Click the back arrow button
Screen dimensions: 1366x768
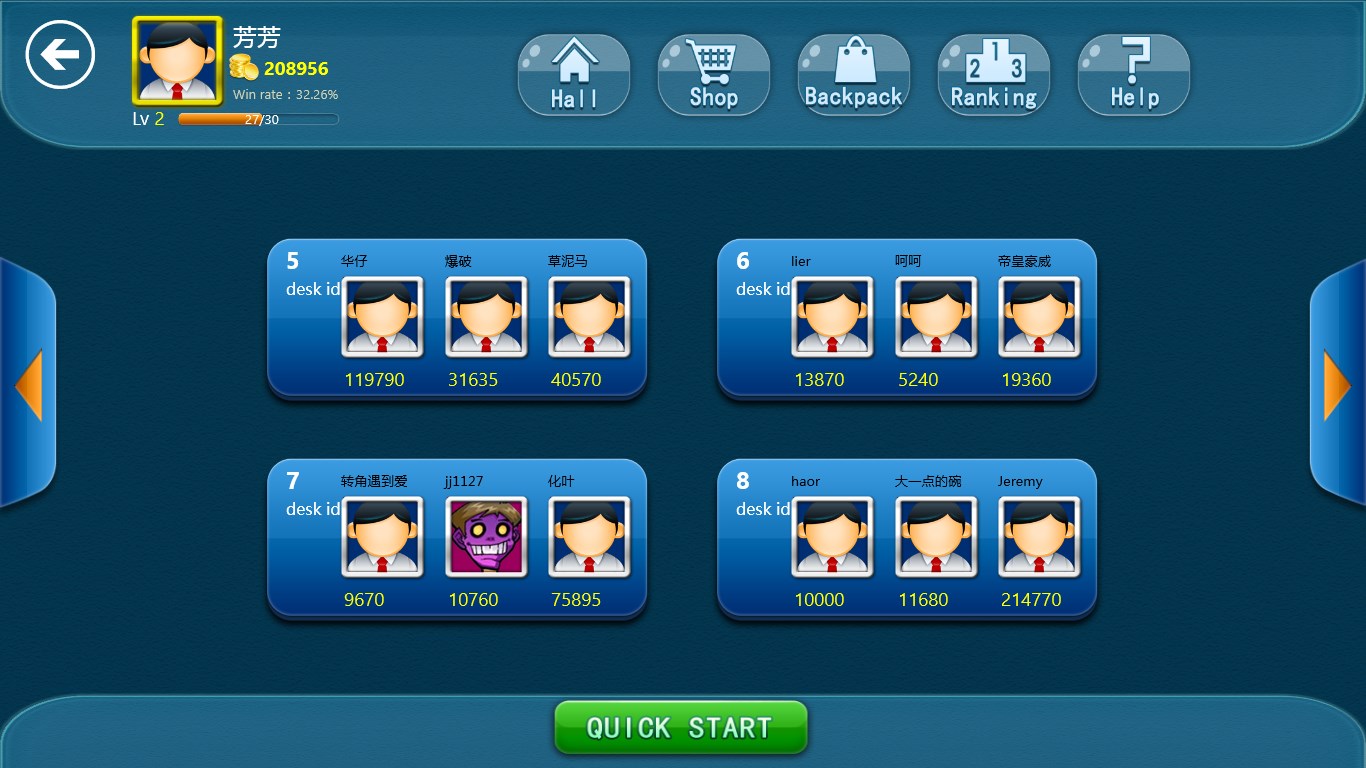coord(60,55)
